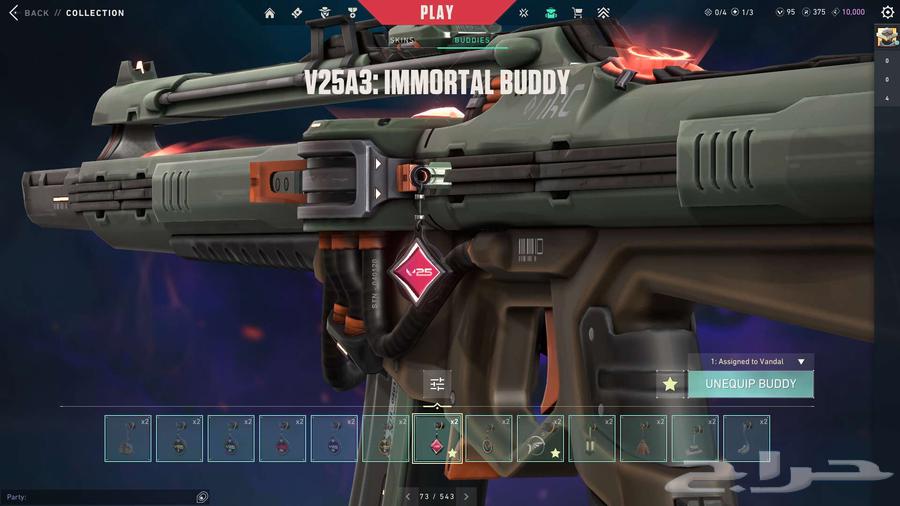Open the 10,000 Kingdom Credits balance
The image size is (900, 506).
coord(849,13)
